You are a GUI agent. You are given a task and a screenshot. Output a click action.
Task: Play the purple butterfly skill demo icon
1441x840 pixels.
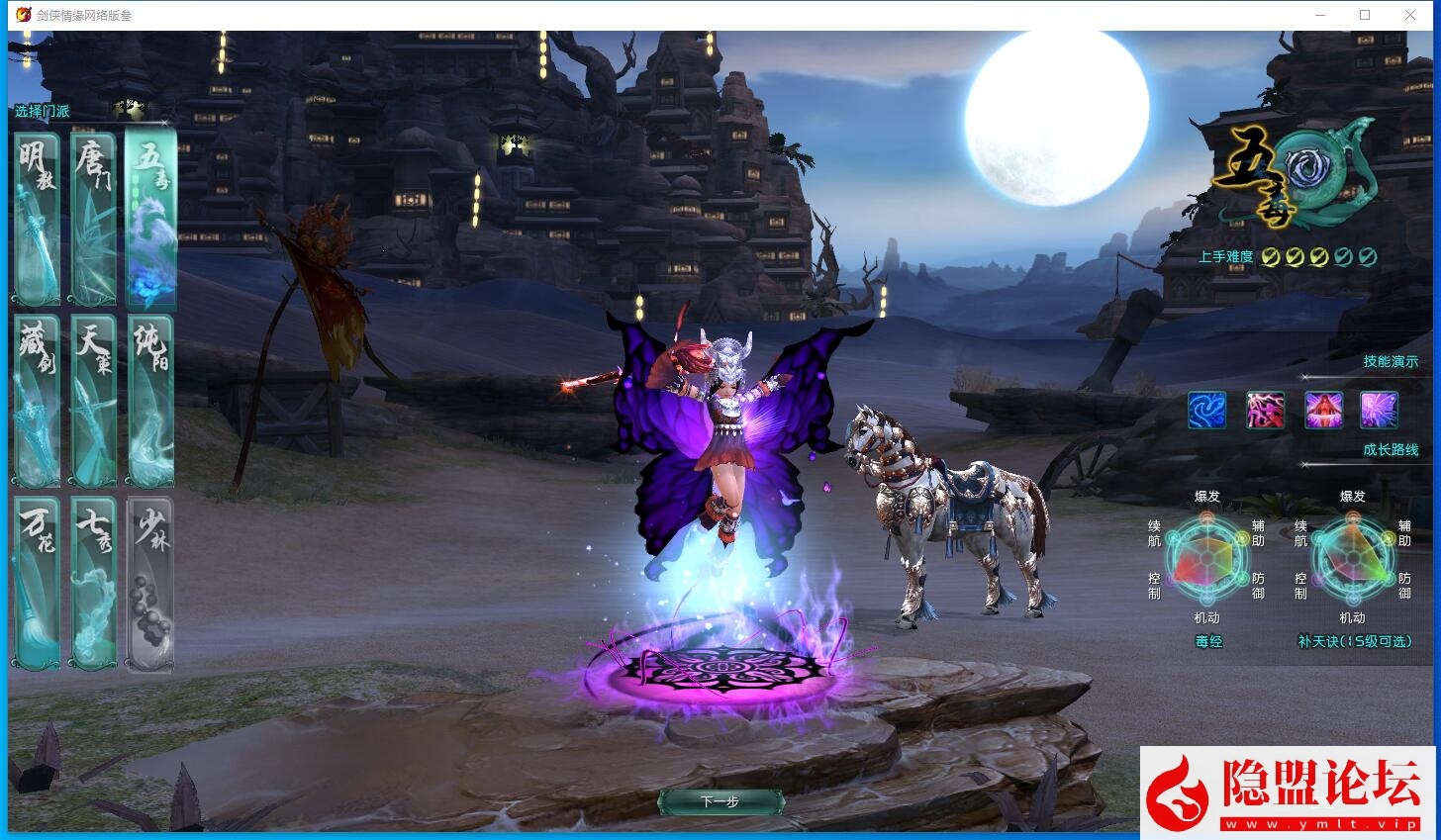click(x=1379, y=410)
